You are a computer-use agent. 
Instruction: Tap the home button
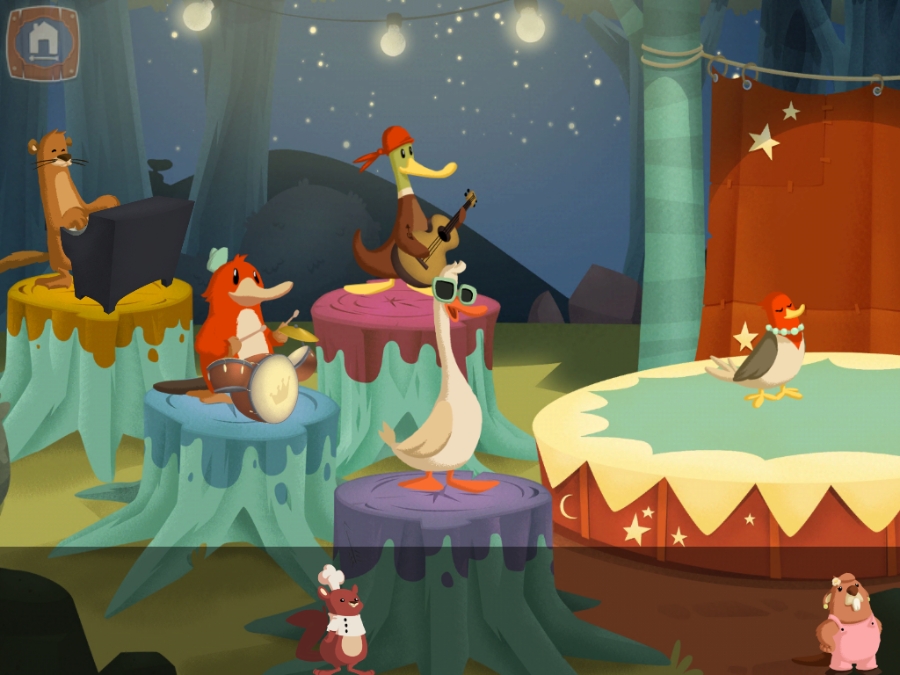pos(42,41)
